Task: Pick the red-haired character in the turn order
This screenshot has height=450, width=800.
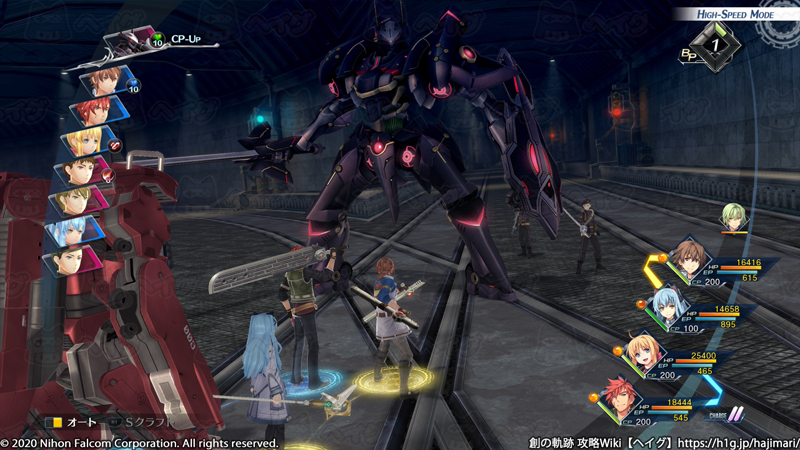Action: [97, 109]
